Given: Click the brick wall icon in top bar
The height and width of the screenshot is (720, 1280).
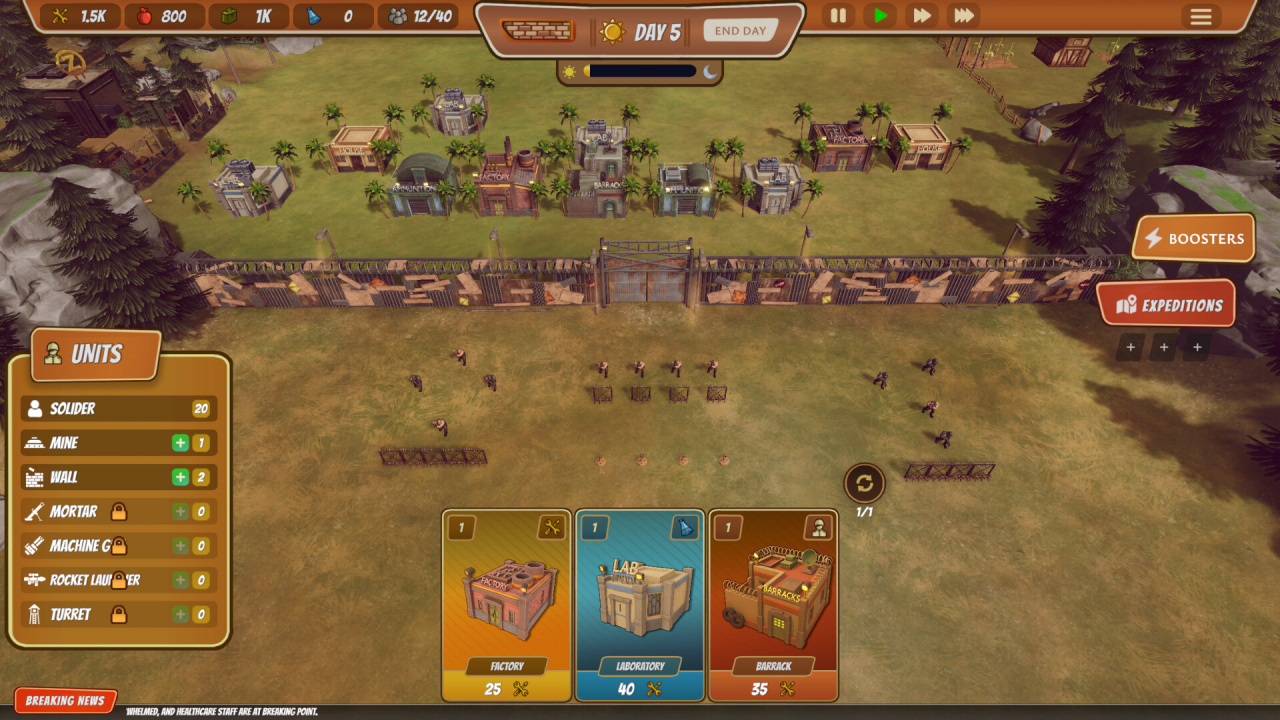Looking at the screenshot, I should click(538, 31).
